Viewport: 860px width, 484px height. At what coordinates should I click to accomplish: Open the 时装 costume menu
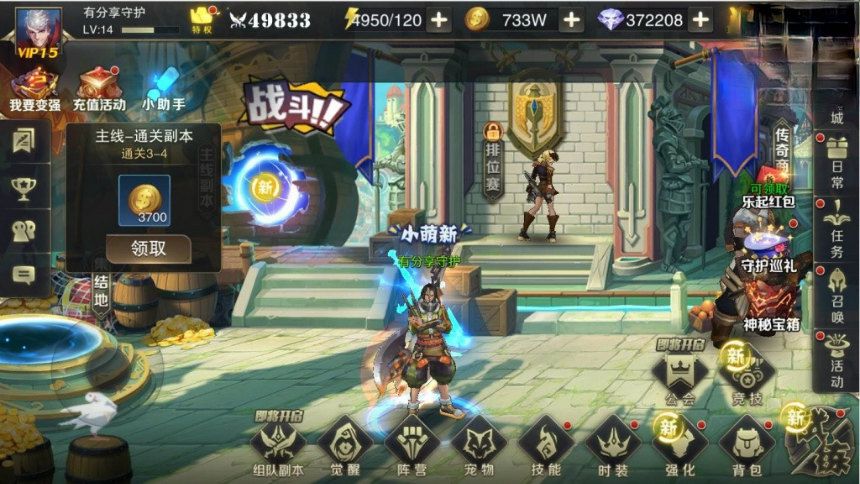pos(613,444)
